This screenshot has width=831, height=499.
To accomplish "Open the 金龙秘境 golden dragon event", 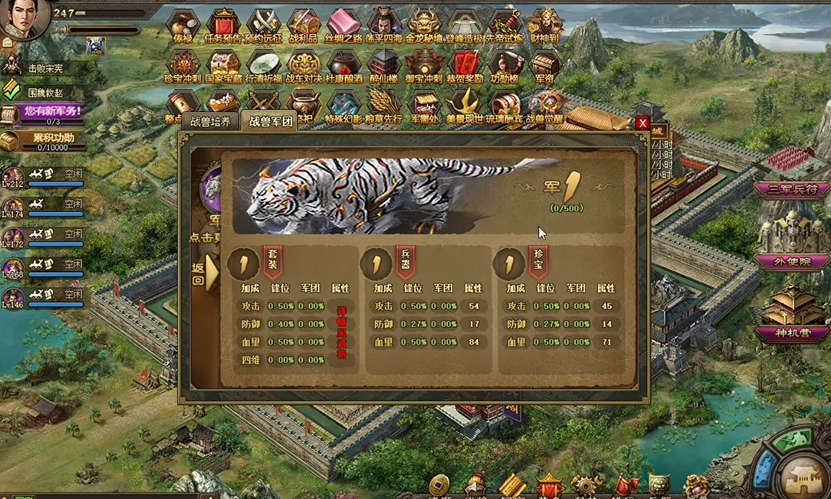I will [x=421, y=24].
